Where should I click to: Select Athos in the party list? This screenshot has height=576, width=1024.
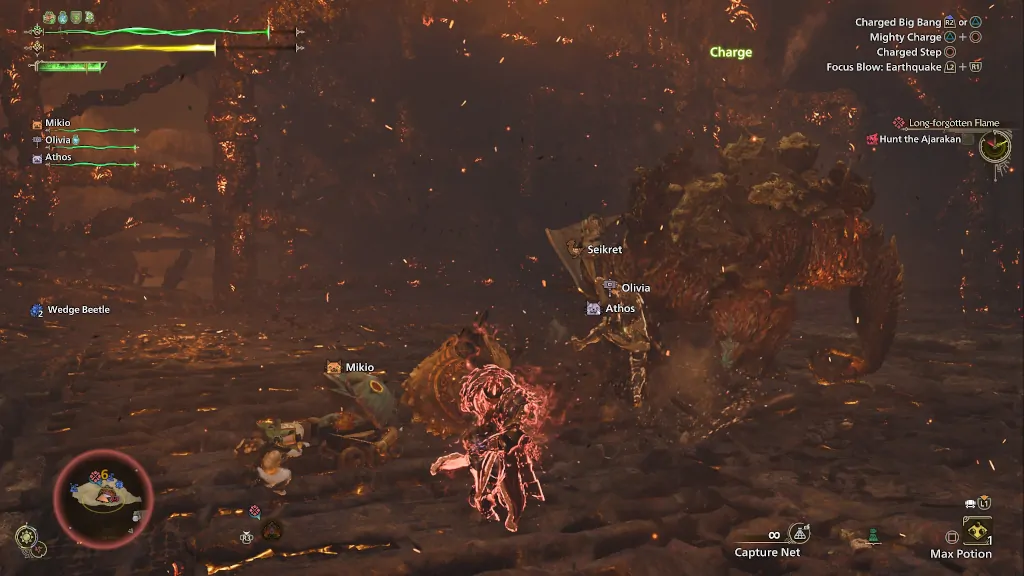[x=58, y=157]
